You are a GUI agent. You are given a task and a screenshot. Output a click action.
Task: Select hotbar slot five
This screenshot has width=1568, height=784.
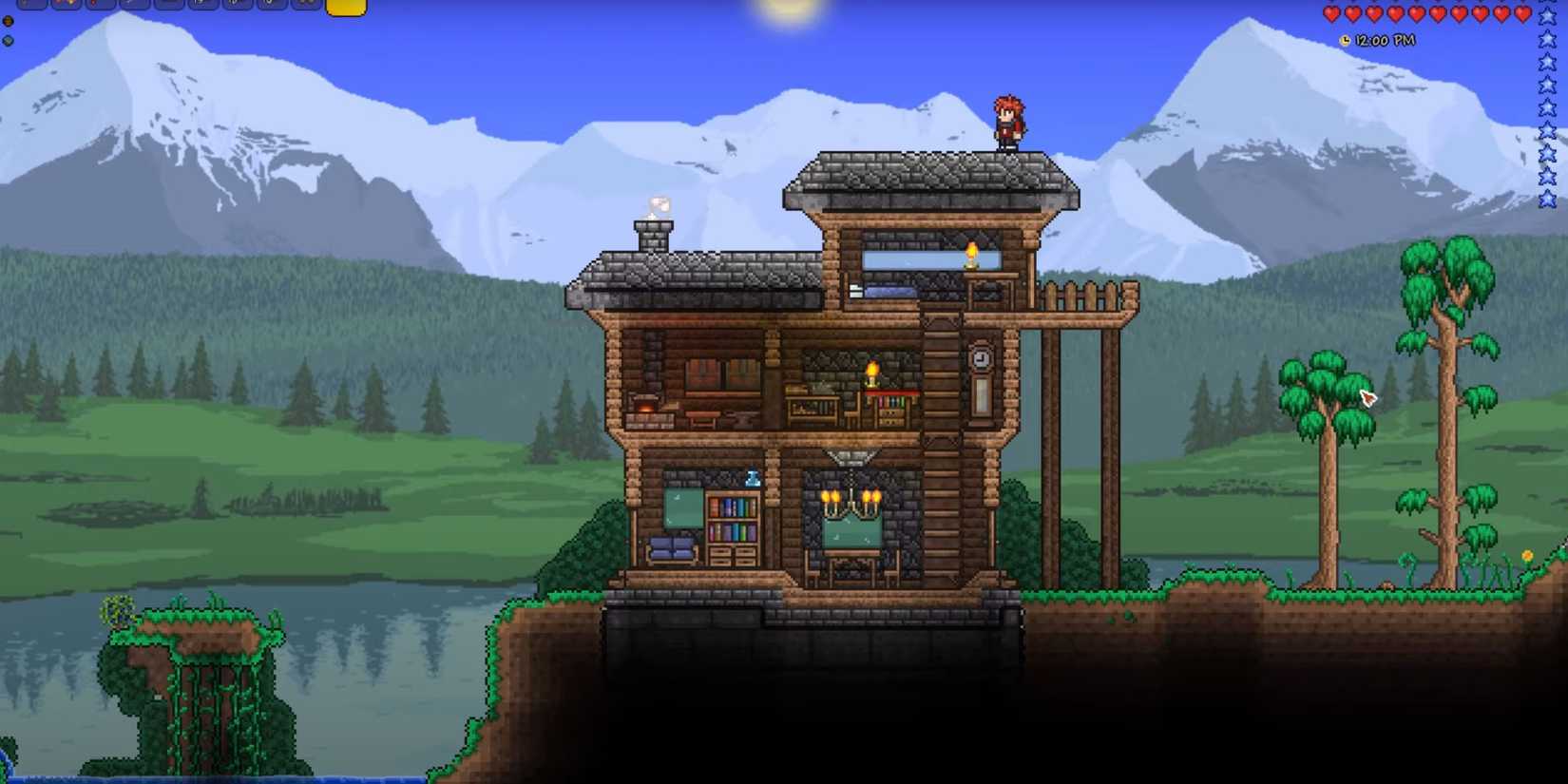(x=167, y=10)
